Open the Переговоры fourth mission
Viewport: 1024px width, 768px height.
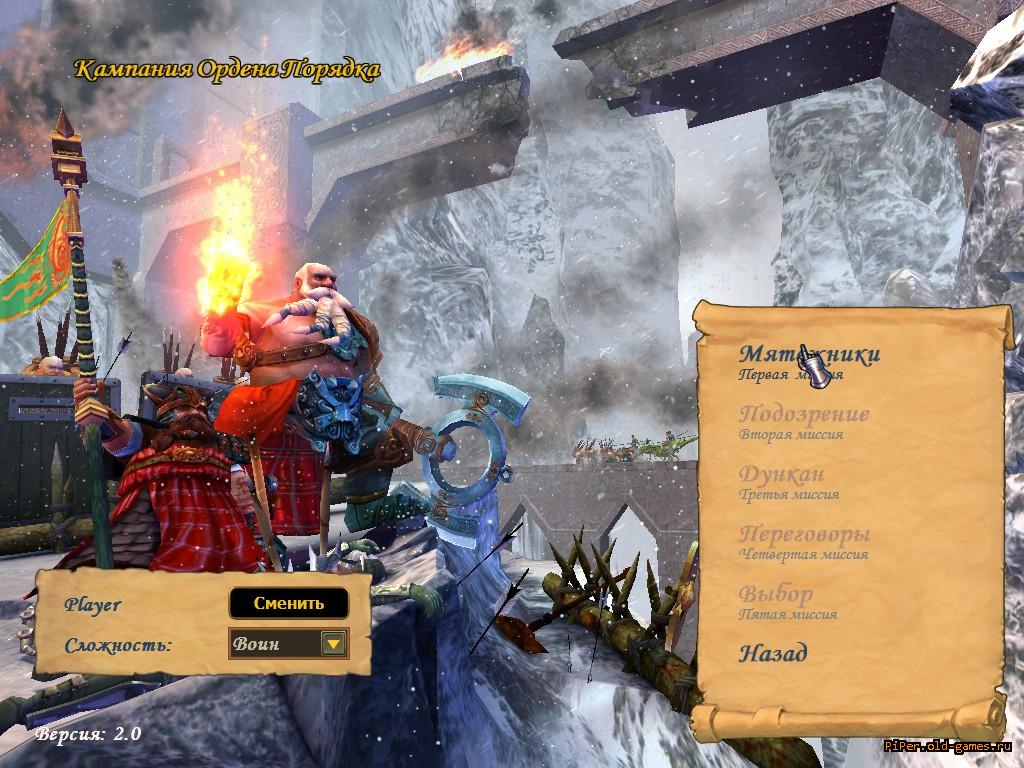pos(804,534)
